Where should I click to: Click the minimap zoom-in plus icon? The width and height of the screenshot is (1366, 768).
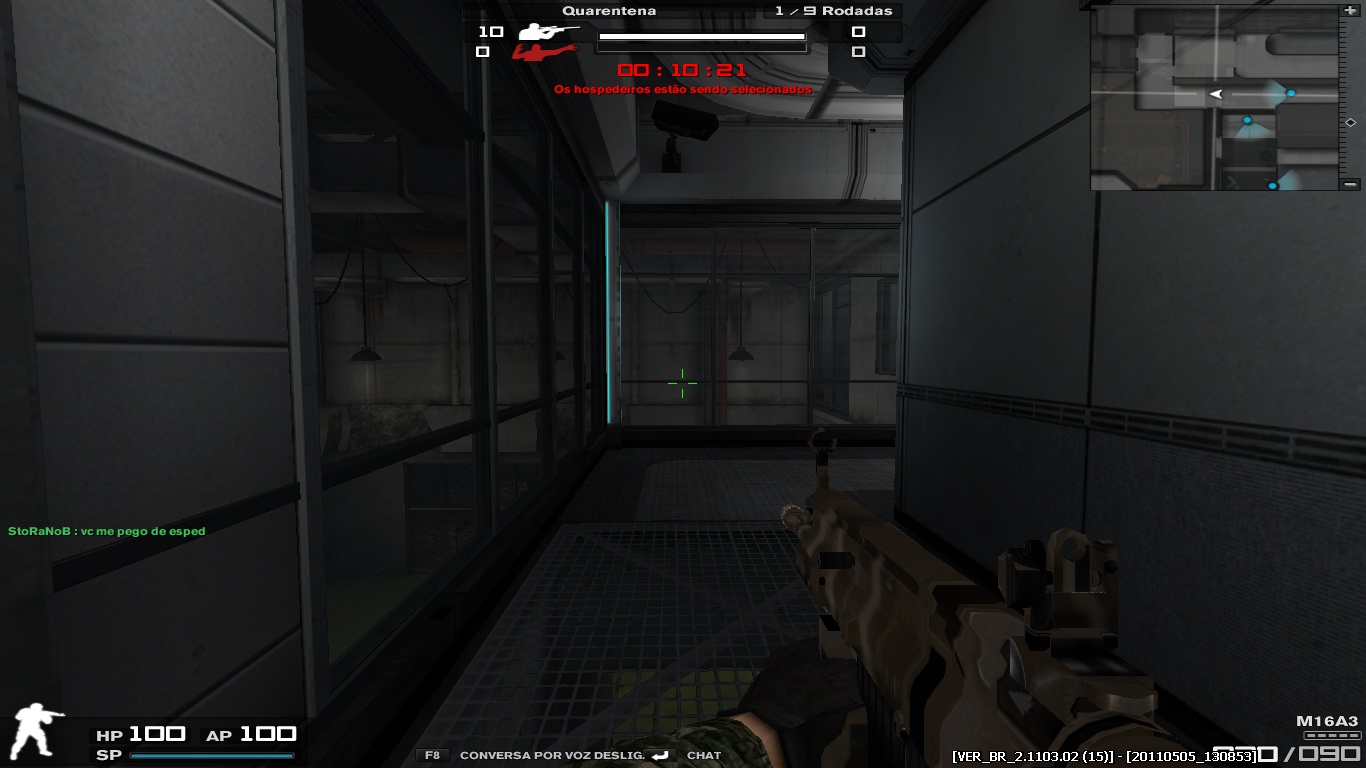(x=1350, y=11)
